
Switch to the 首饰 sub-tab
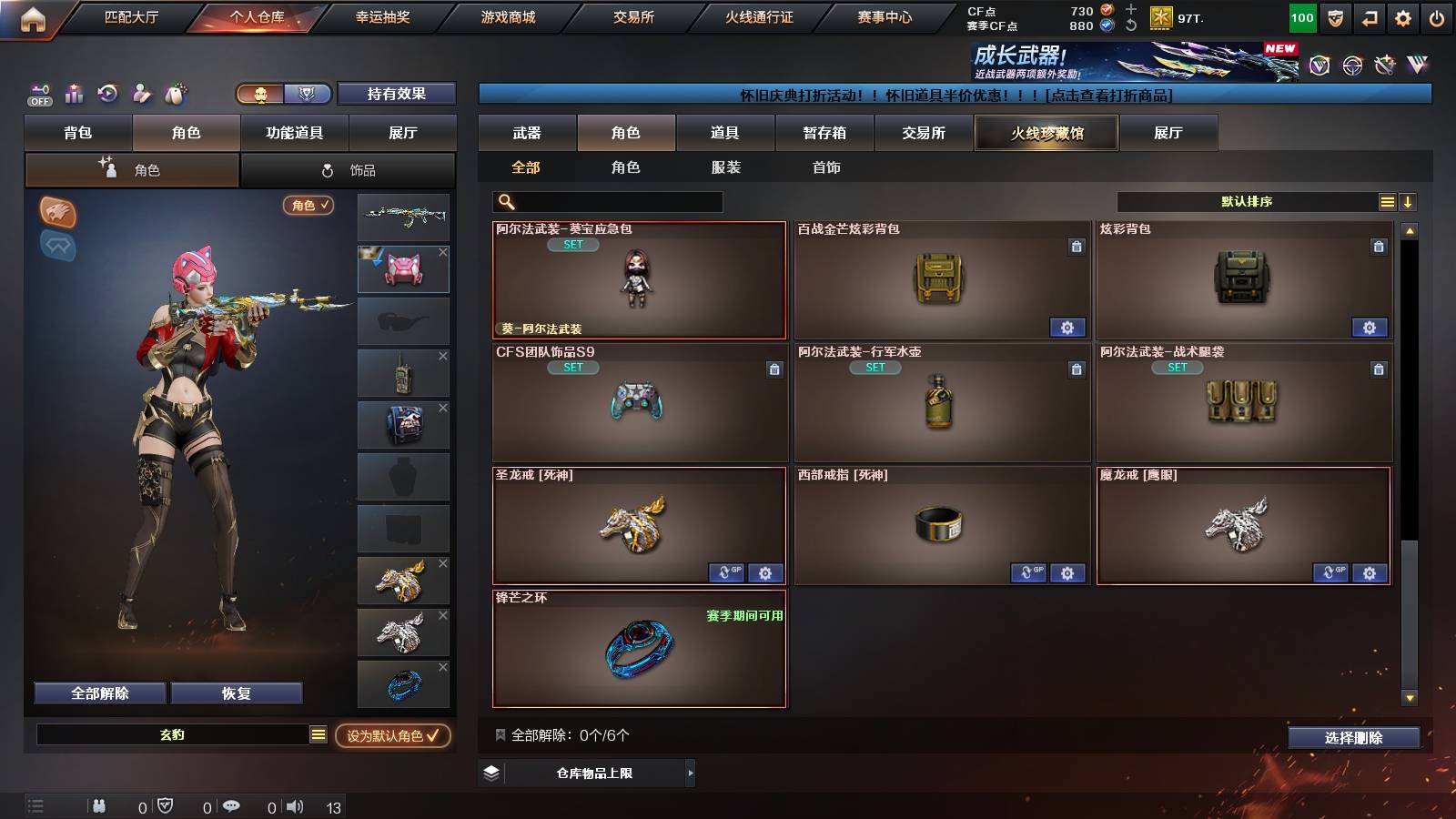[826, 167]
